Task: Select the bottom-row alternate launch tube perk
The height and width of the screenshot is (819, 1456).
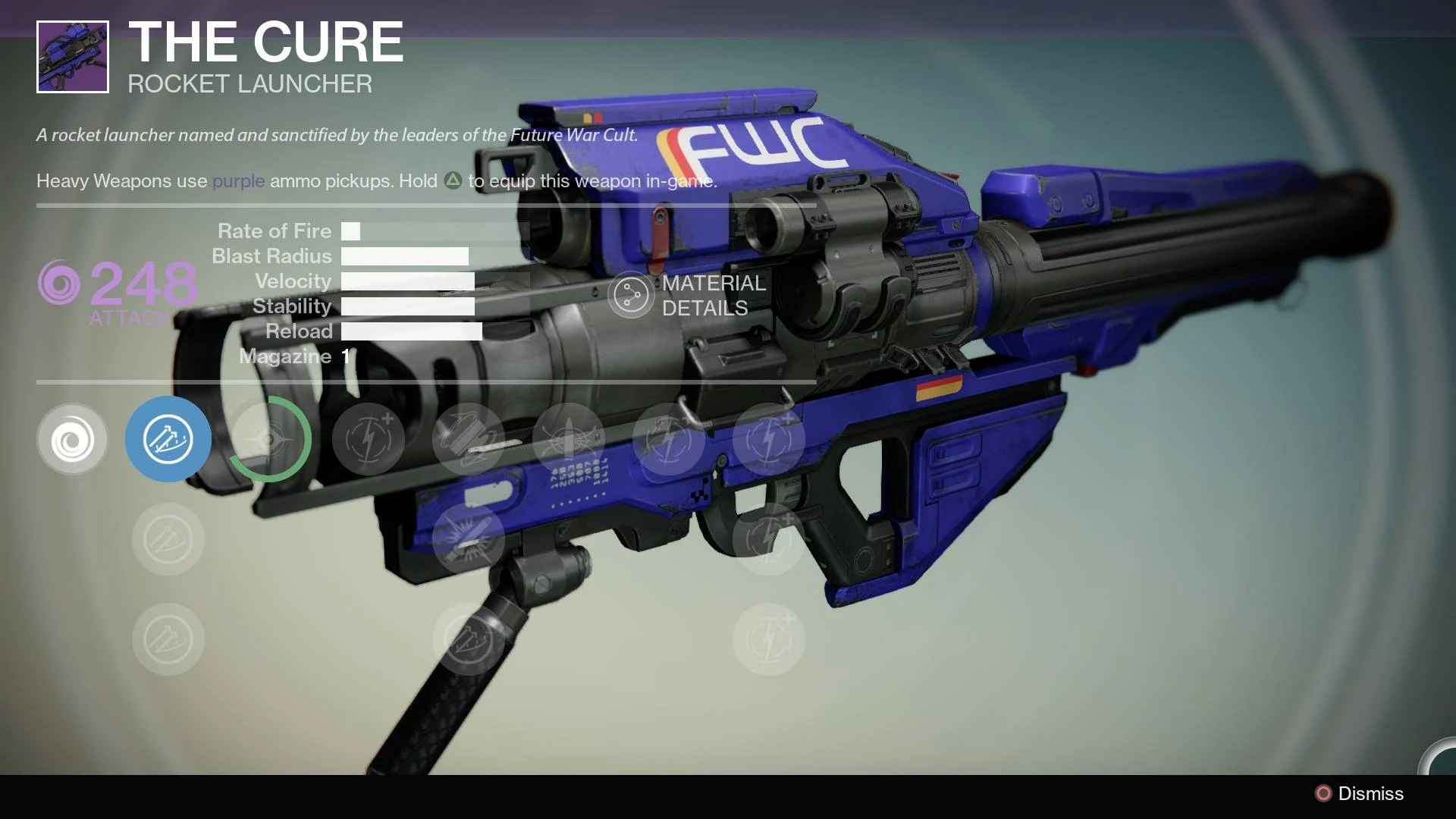Action: pos(168,639)
